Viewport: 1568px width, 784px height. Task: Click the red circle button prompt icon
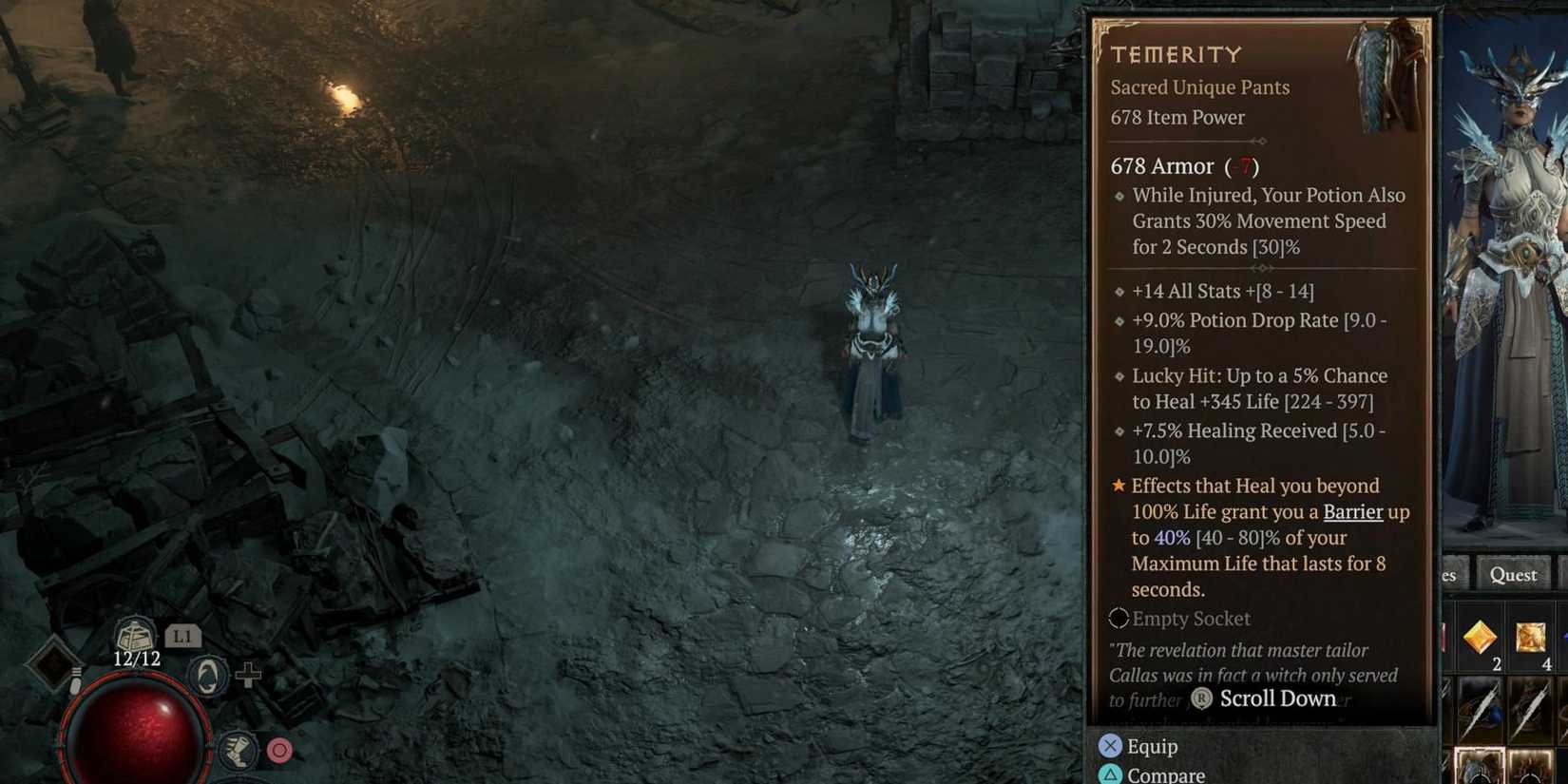(279, 749)
